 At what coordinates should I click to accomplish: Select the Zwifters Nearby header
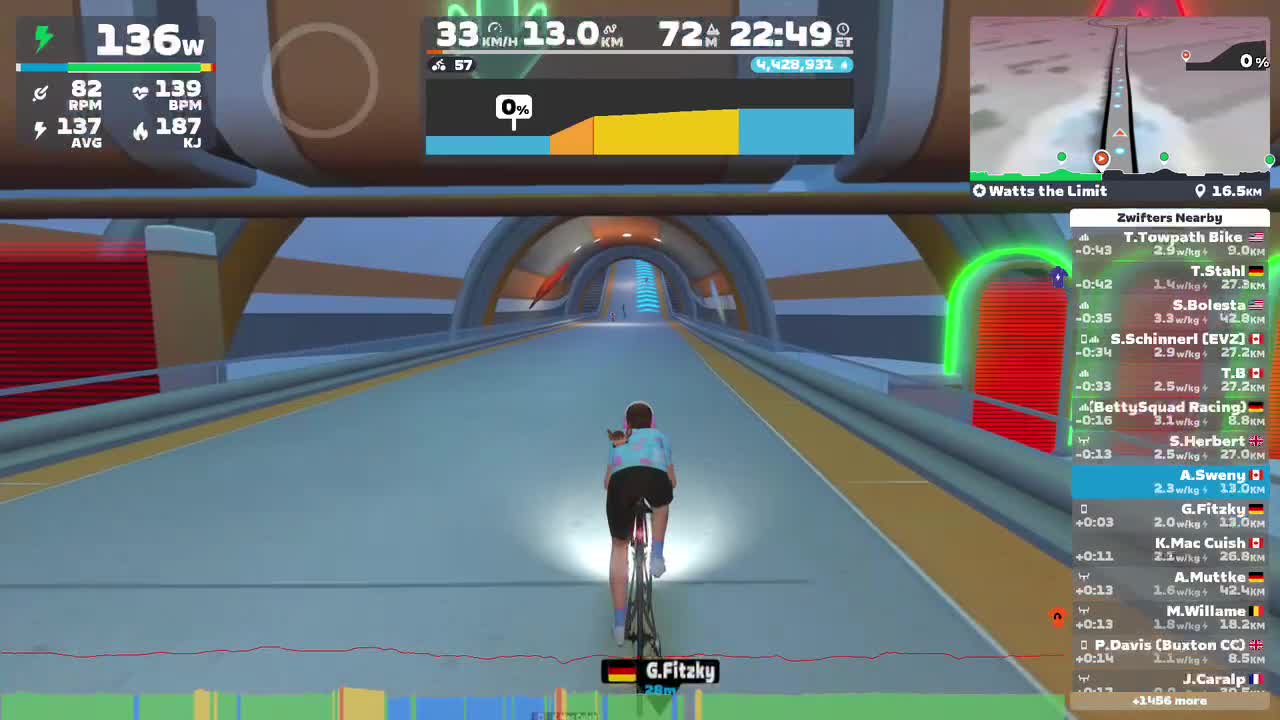(1170, 217)
